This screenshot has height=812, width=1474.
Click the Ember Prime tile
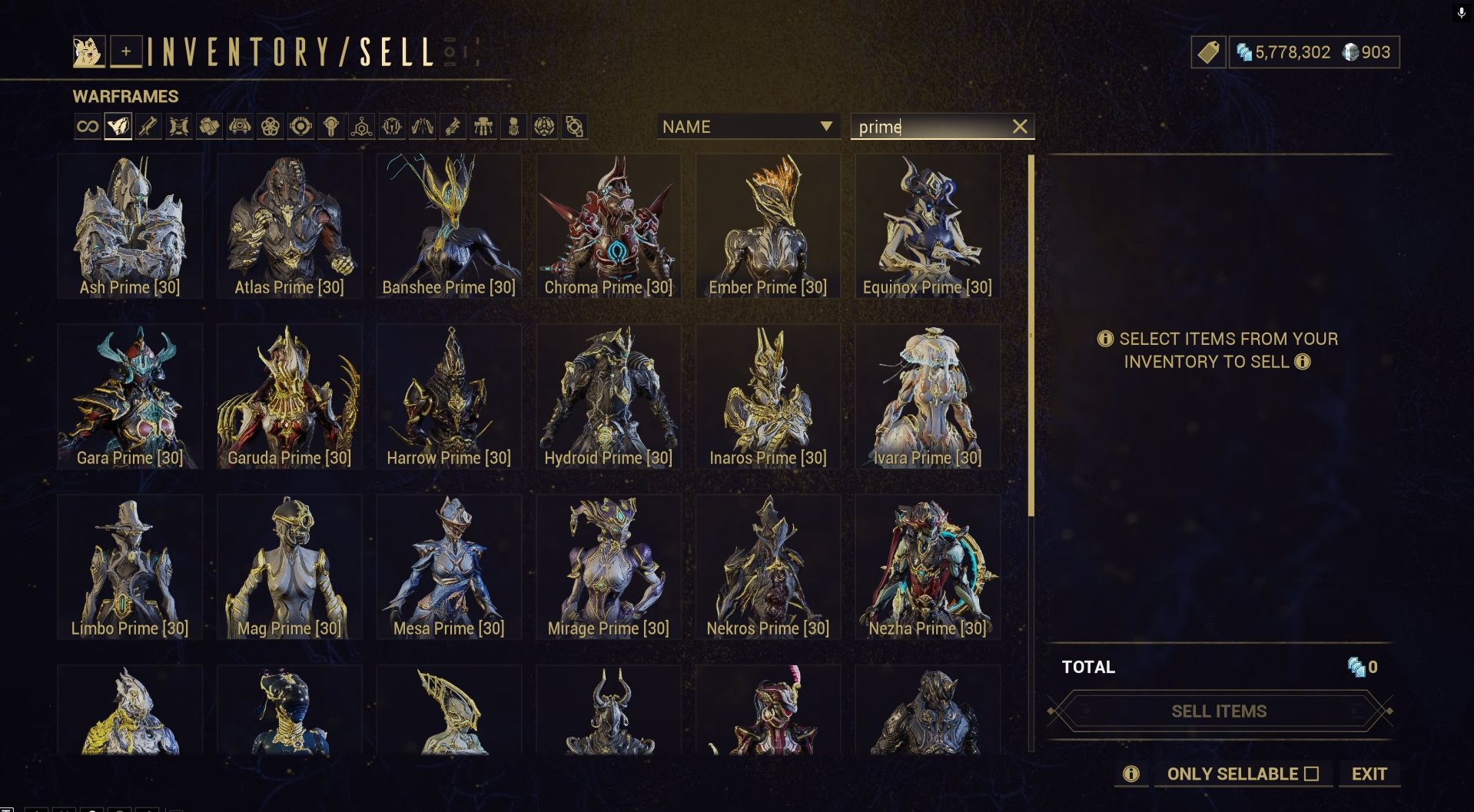coord(768,226)
